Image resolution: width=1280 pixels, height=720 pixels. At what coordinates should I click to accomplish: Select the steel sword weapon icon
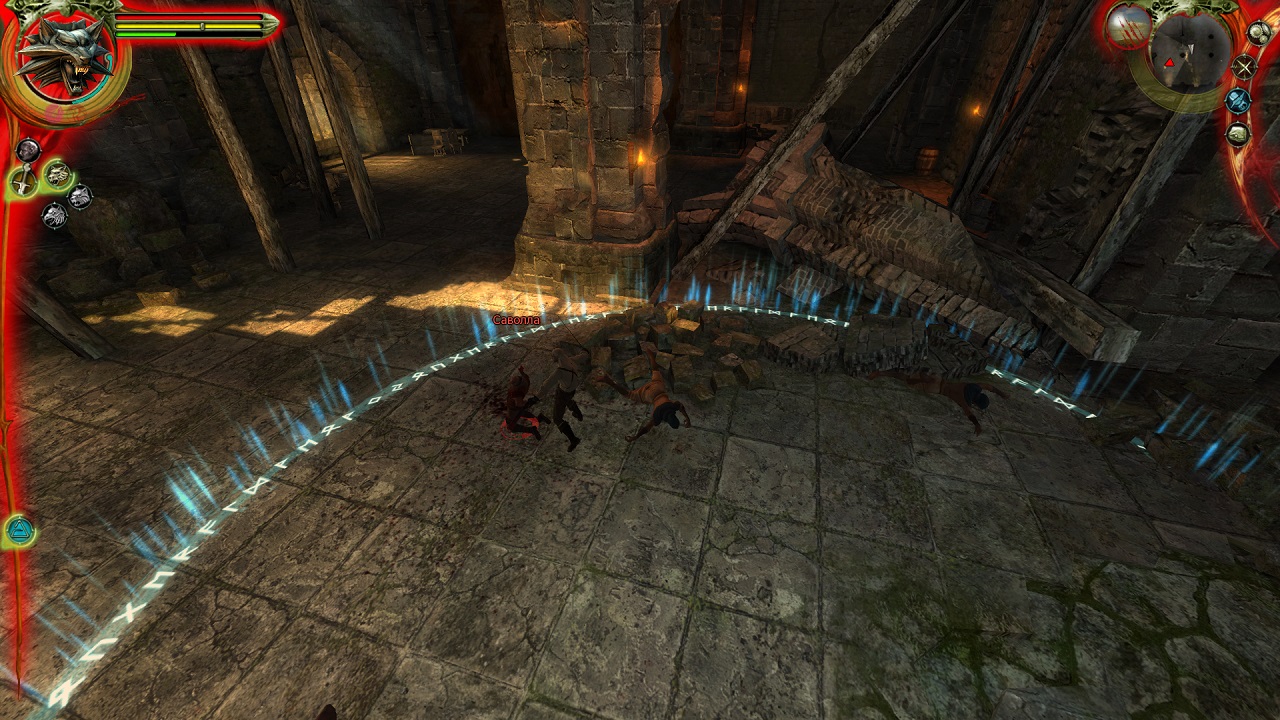coord(22,182)
